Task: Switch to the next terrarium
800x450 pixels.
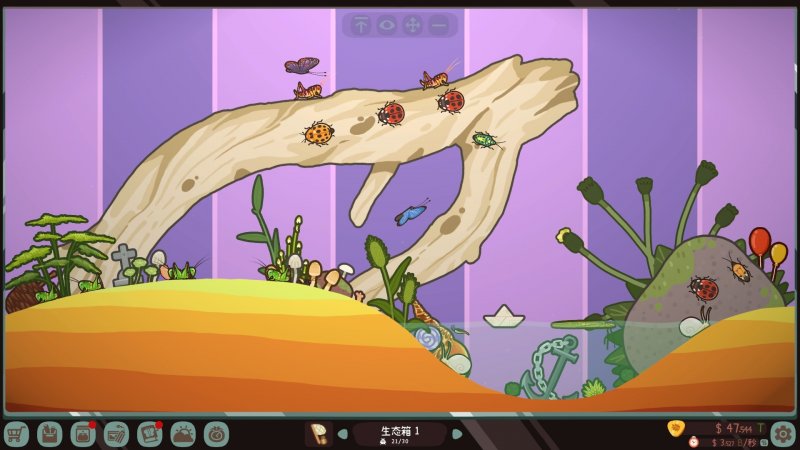Action: pos(457,434)
